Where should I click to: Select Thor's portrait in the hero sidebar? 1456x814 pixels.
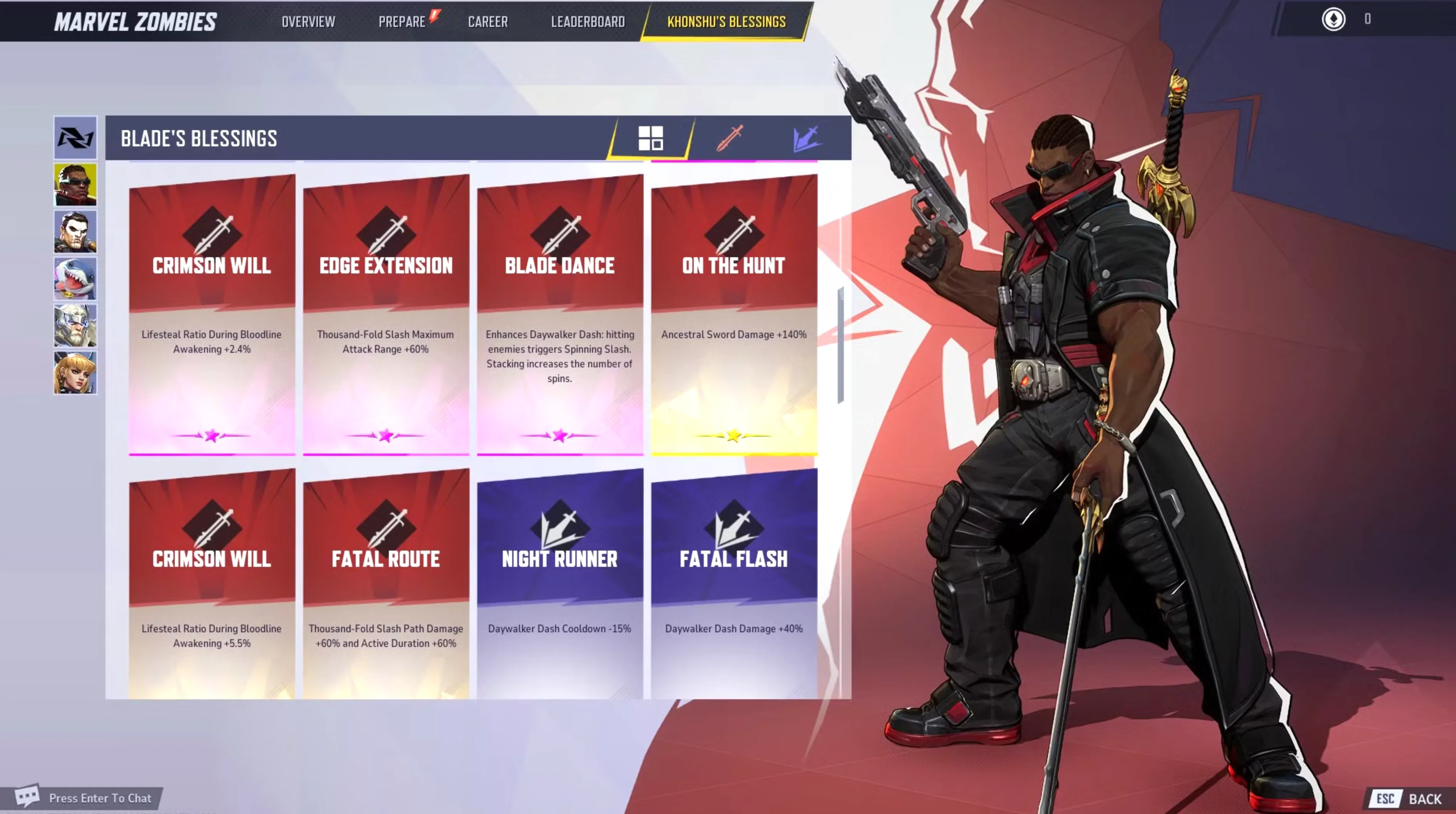pyautogui.click(x=75, y=325)
